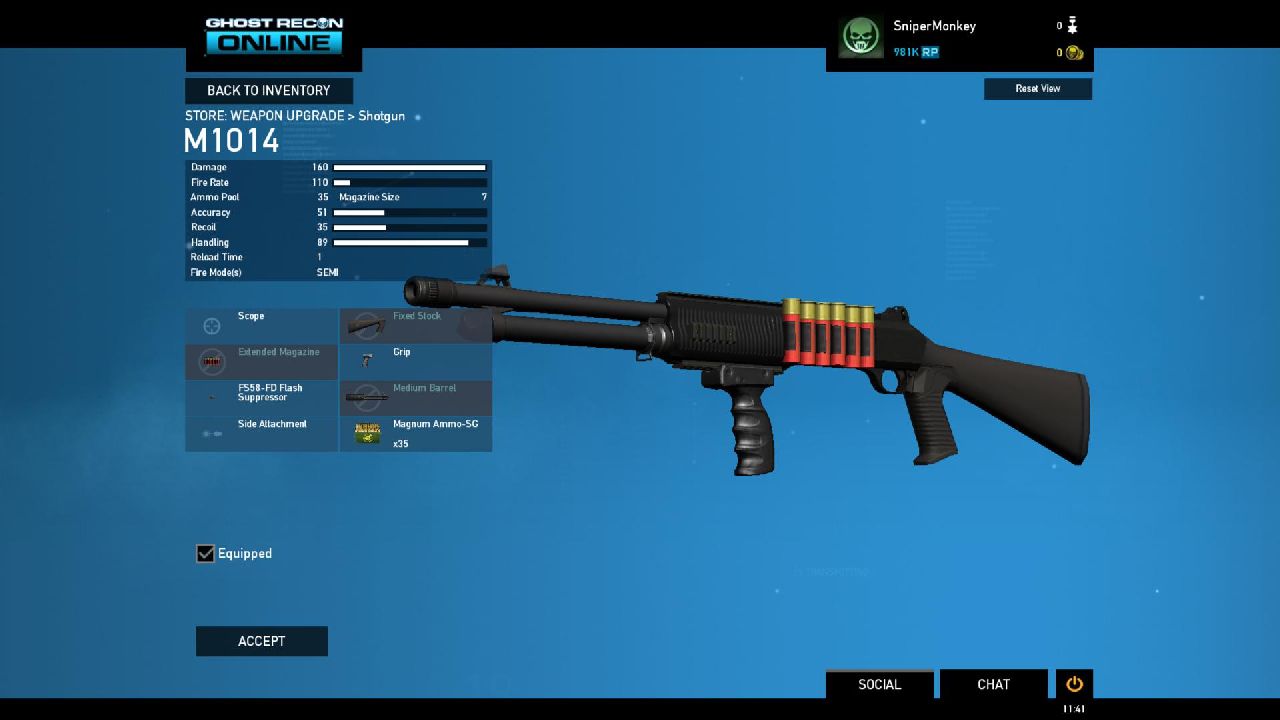Image resolution: width=1280 pixels, height=720 pixels.
Task: Reset the weapon view
Action: coord(1037,89)
